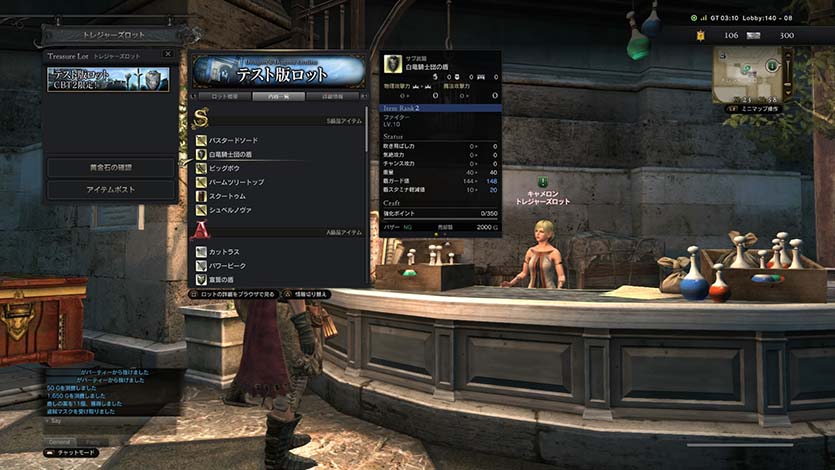This screenshot has width=835, height=470.
Task: Select バスタードソード in the item list
Action: [234, 141]
